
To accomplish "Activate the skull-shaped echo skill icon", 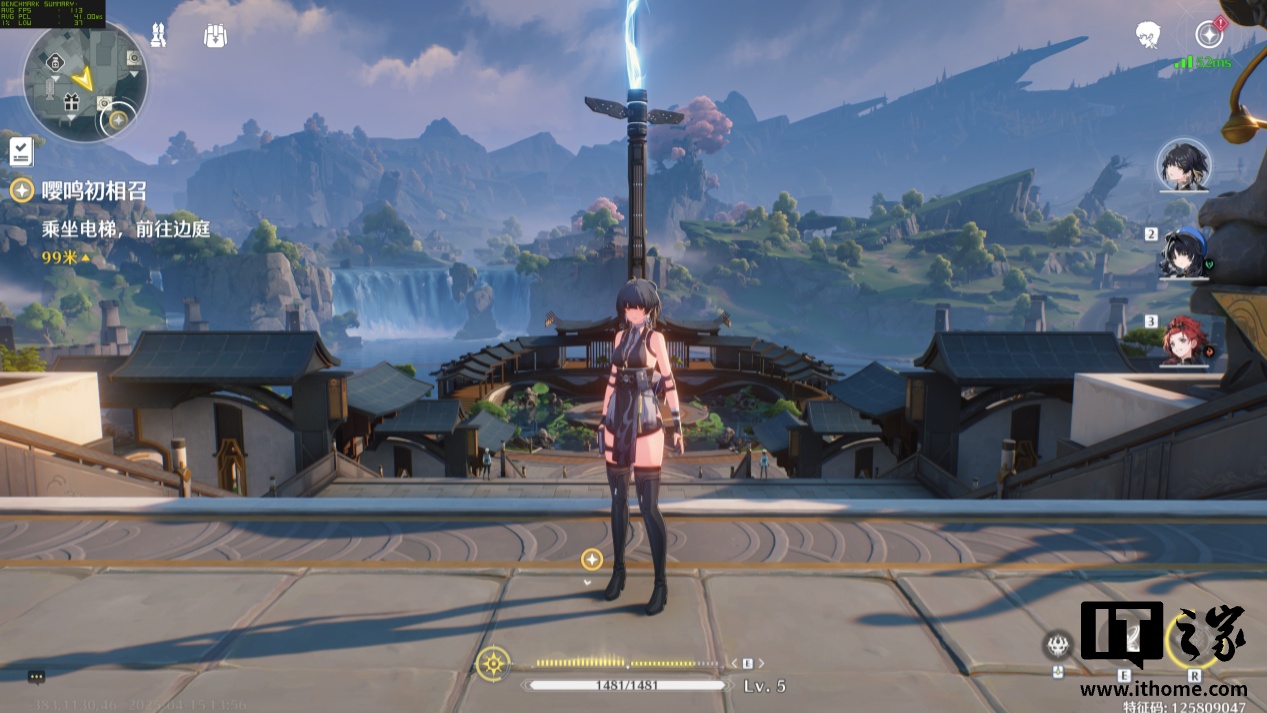I will (x=1058, y=645).
